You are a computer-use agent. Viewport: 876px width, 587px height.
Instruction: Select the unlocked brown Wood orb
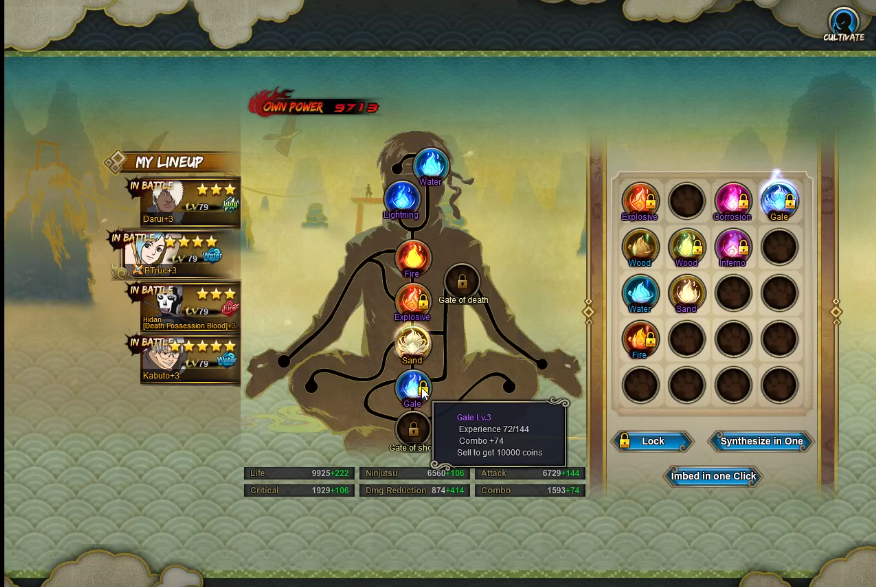point(640,246)
